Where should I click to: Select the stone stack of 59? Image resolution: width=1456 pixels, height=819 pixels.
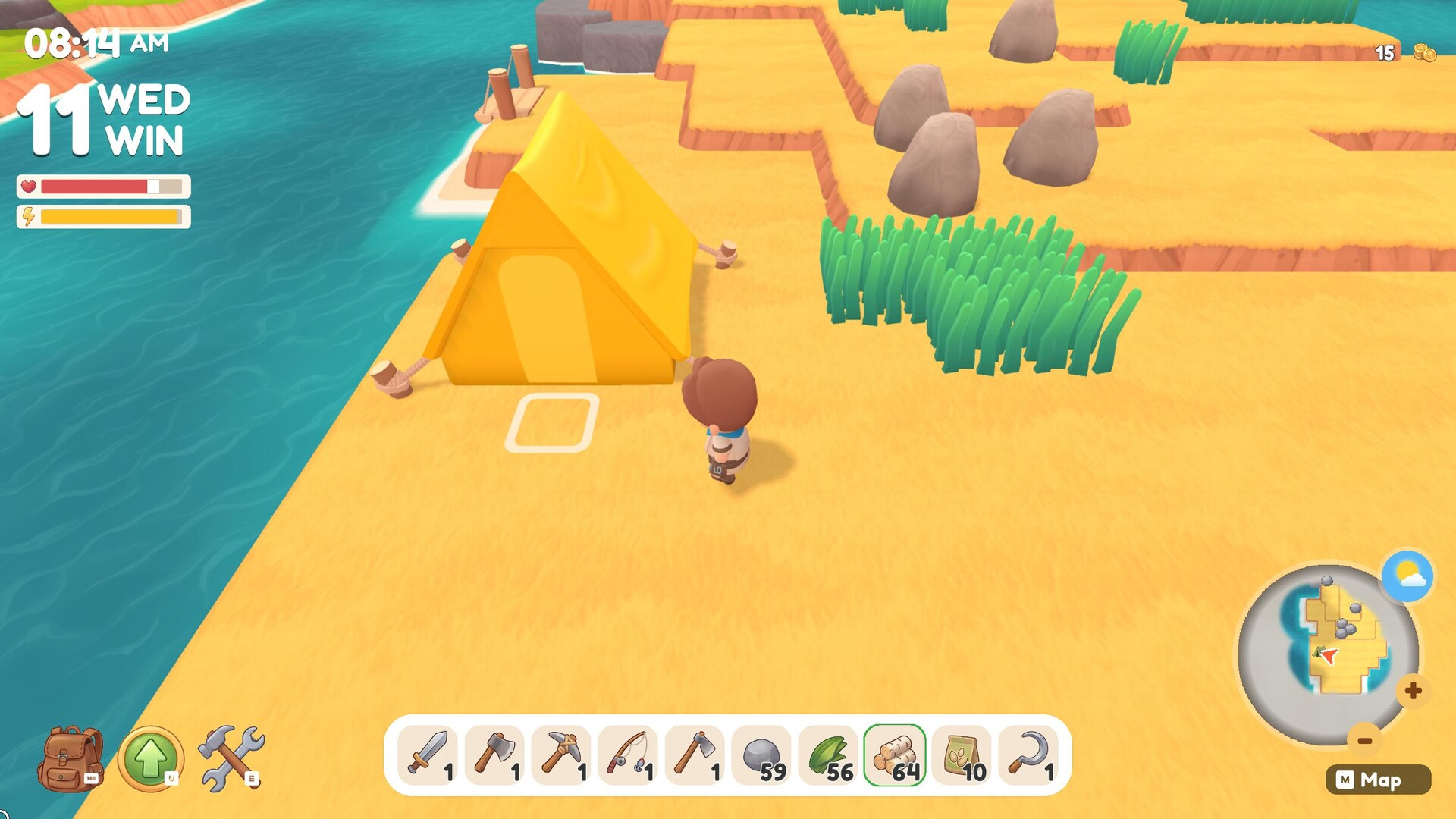[x=761, y=755]
